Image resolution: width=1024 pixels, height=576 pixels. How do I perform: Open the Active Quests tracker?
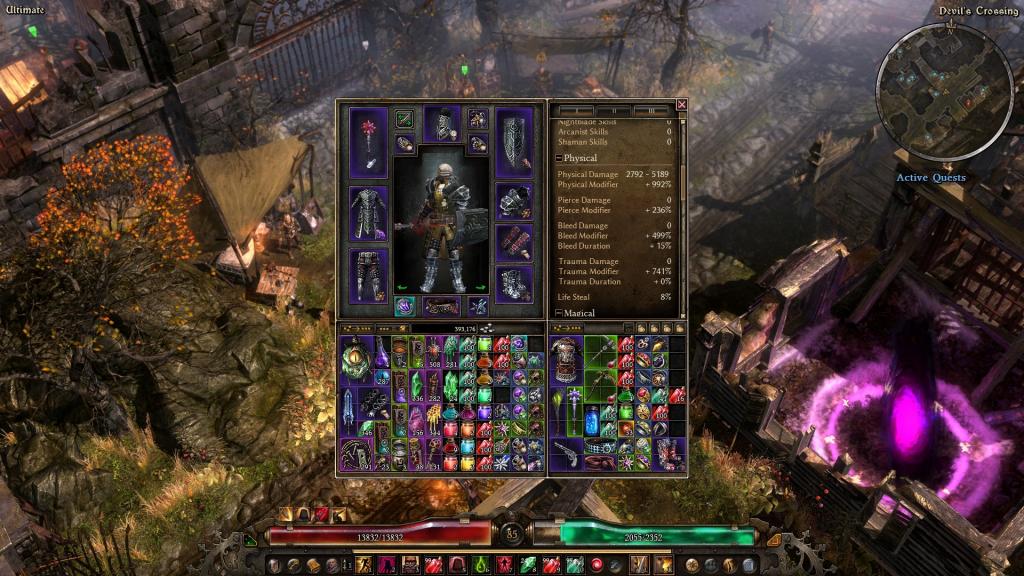(x=931, y=178)
